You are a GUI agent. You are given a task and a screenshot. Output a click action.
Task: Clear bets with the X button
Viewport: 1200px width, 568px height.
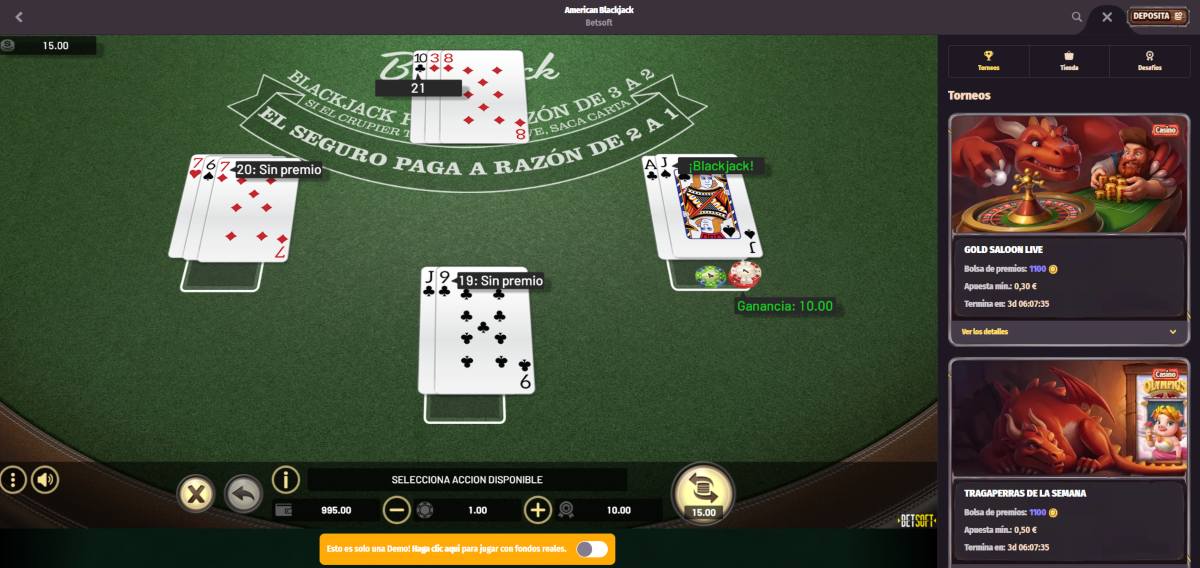pyautogui.click(x=196, y=493)
